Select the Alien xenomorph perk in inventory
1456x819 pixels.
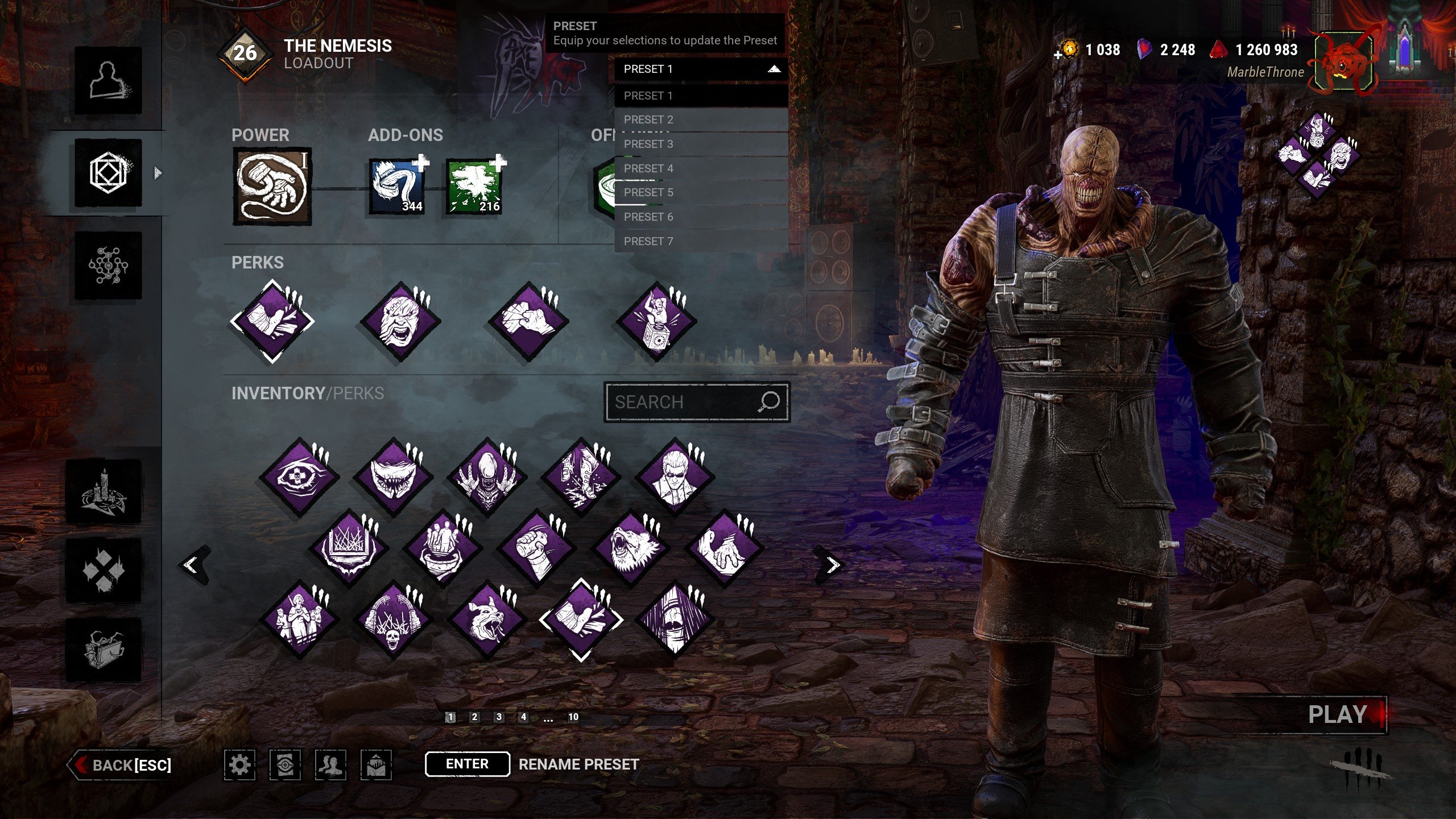coord(487,477)
